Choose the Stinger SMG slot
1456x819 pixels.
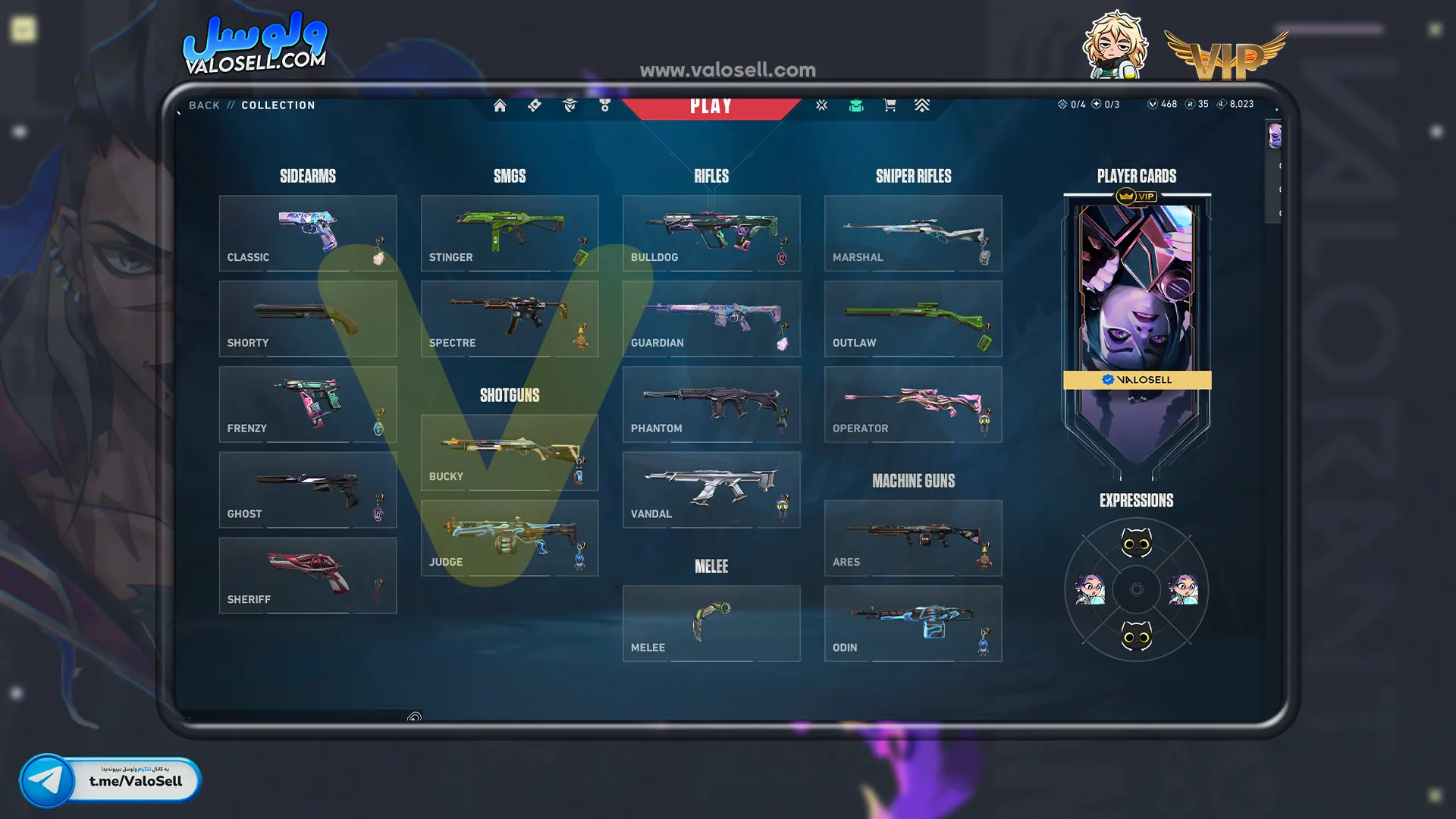509,233
